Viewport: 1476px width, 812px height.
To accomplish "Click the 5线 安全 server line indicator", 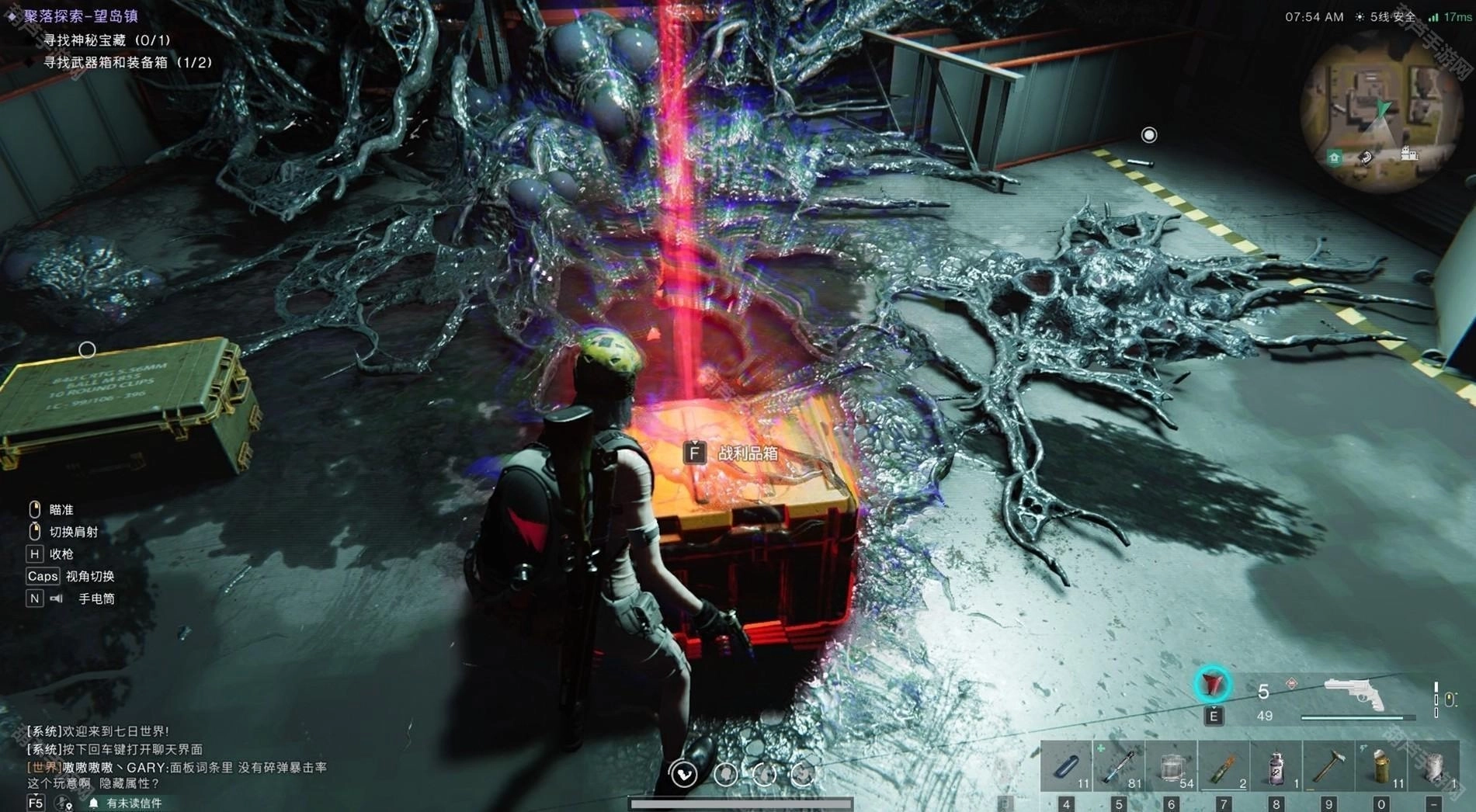I will click(1392, 16).
